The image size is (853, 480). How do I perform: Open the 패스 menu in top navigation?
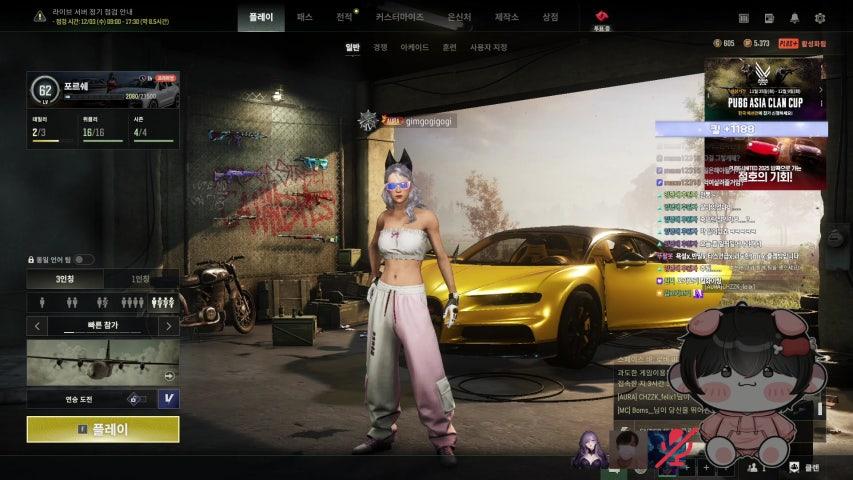[x=305, y=17]
